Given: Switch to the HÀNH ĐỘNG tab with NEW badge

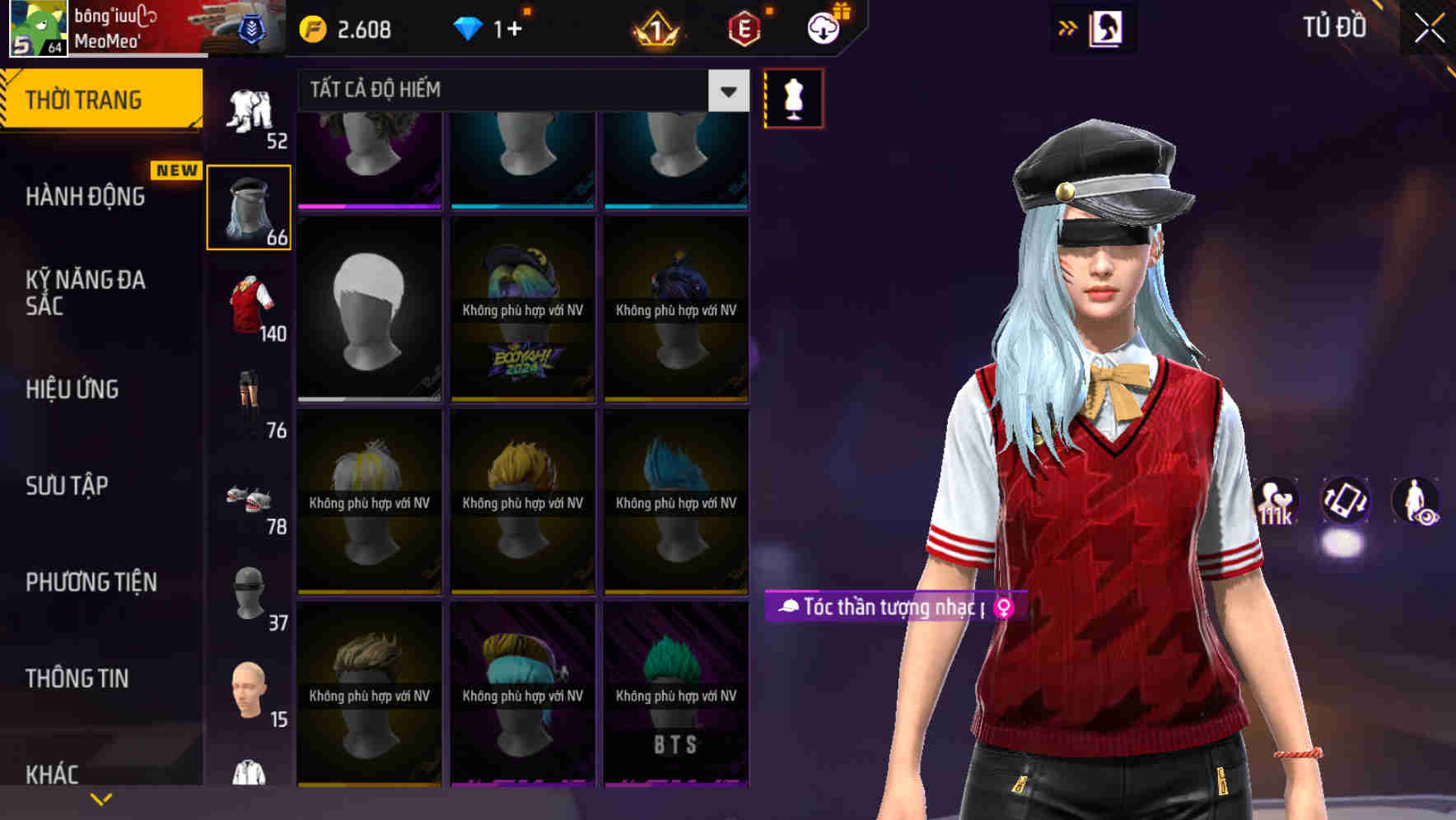Looking at the screenshot, I should click(x=86, y=196).
